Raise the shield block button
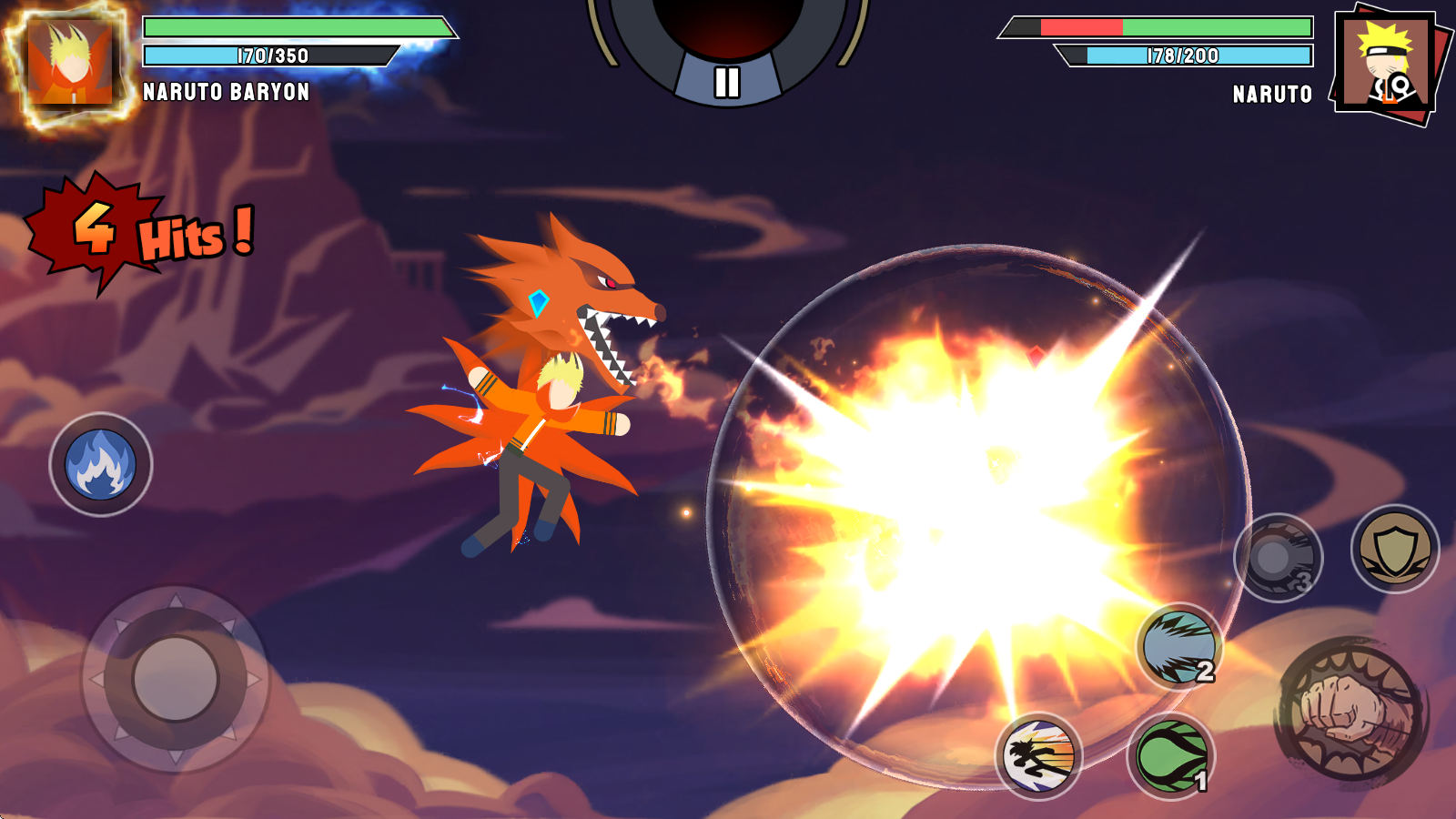This screenshot has width=1456, height=819. click(x=1394, y=549)
